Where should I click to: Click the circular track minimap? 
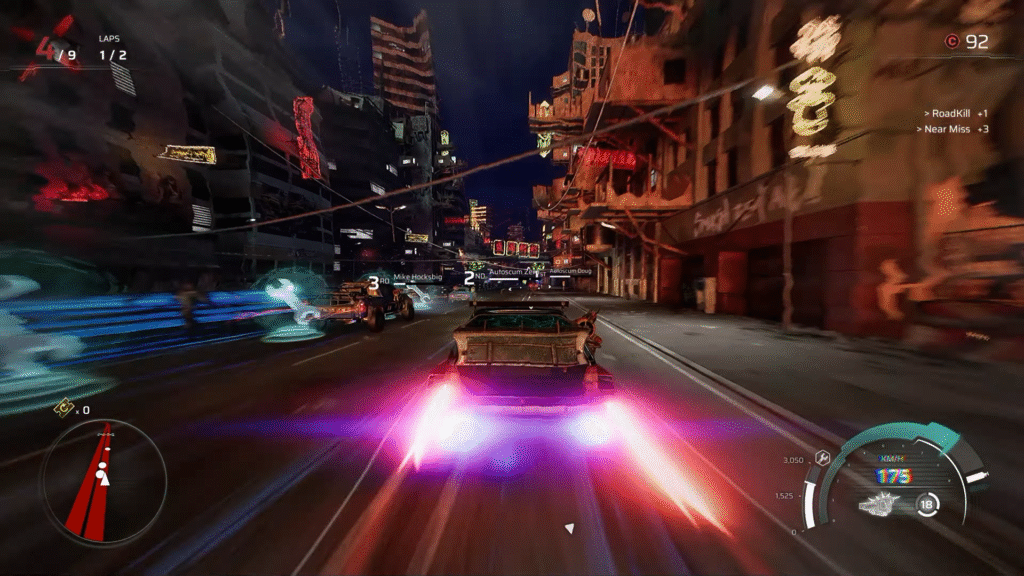click(103, 483)
